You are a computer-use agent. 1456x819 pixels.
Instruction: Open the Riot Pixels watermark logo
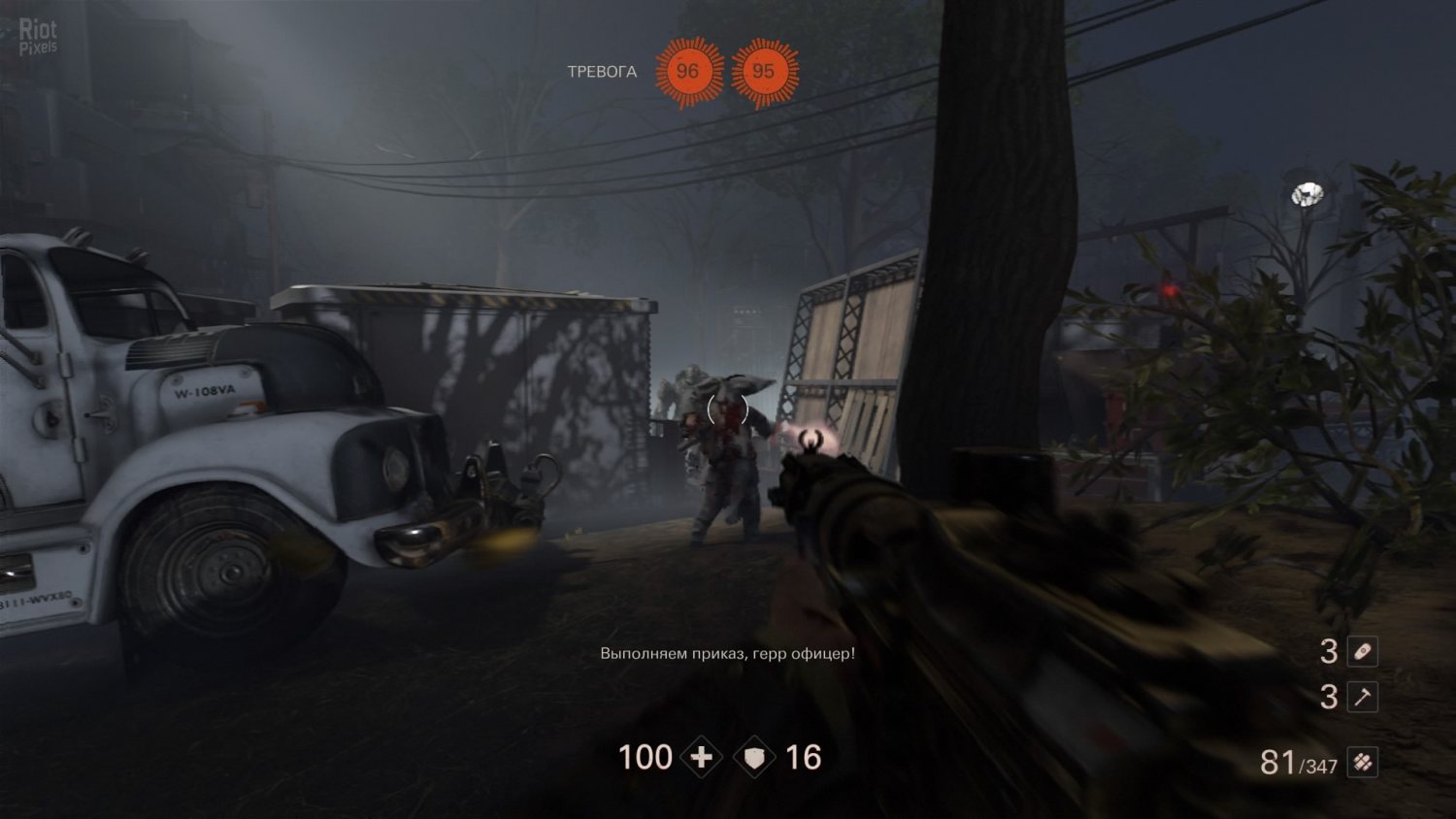pyautogui.click(x=38, y=37)
